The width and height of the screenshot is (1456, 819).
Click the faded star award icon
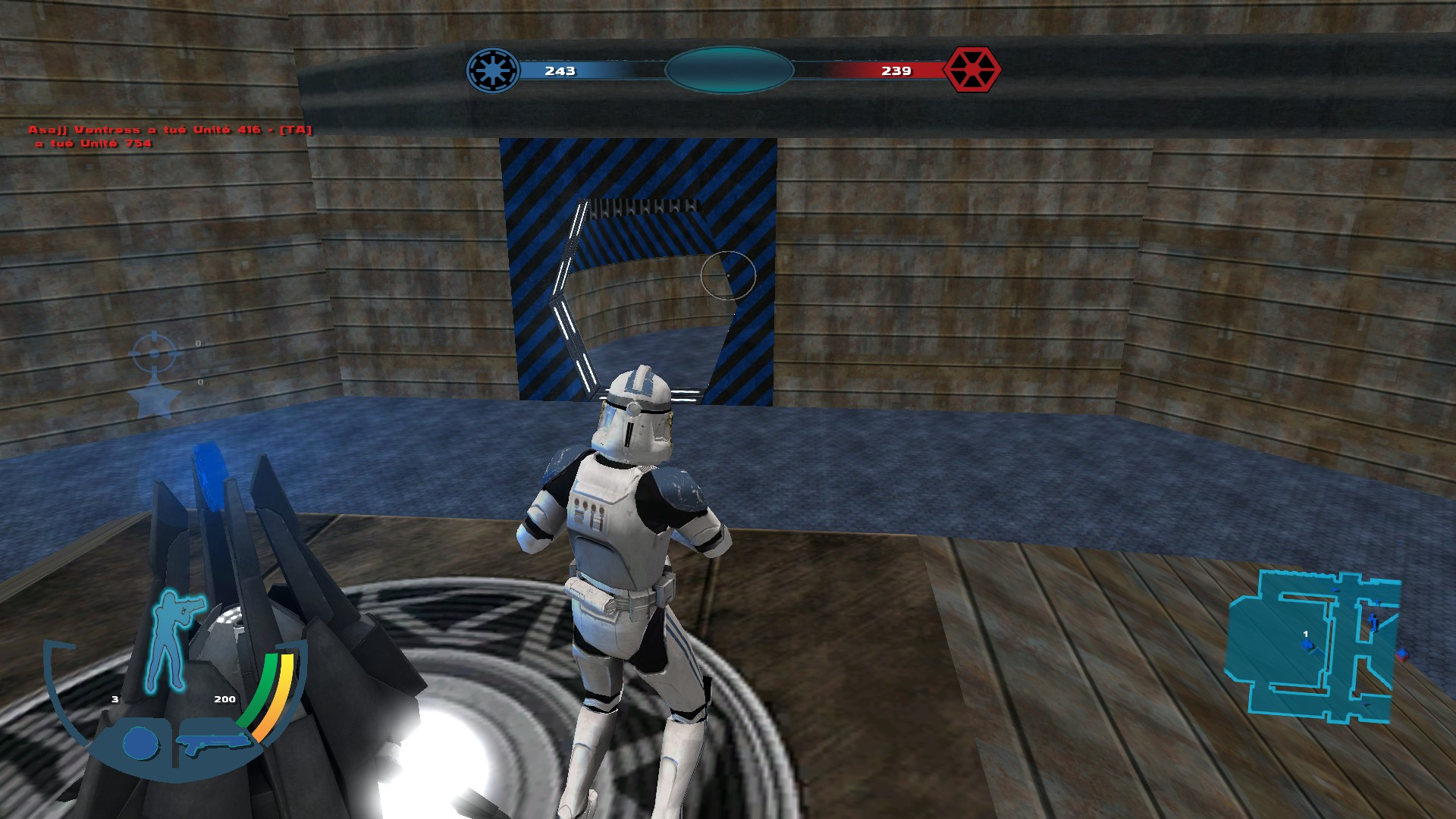click(155, 400)
